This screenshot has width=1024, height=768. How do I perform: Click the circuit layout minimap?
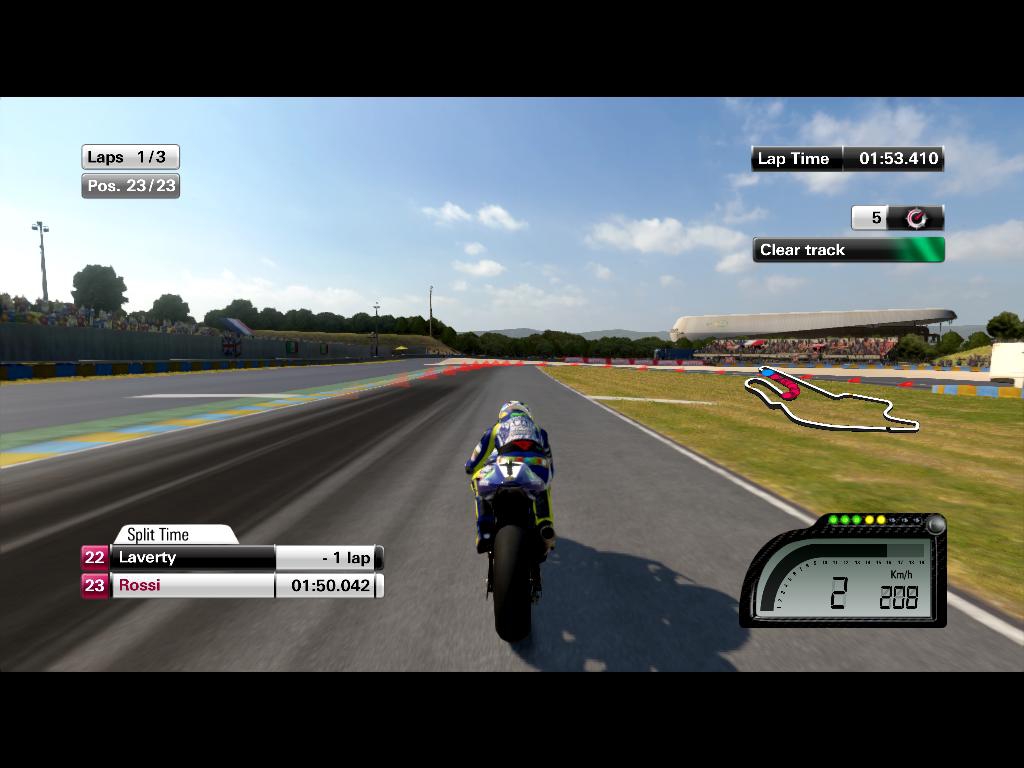pos(831,400)
